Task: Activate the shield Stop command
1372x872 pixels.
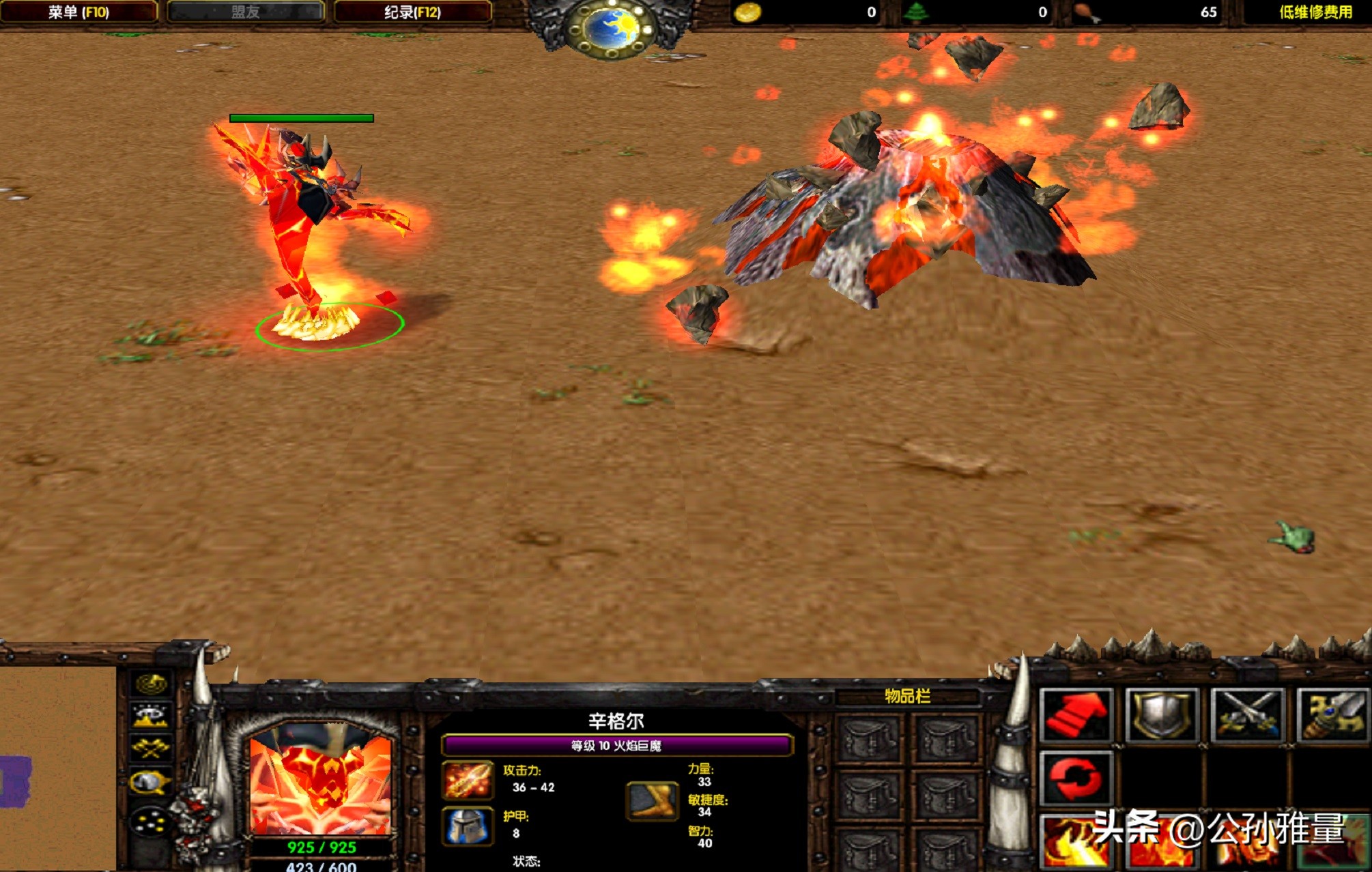Action: coord(1162,715)
